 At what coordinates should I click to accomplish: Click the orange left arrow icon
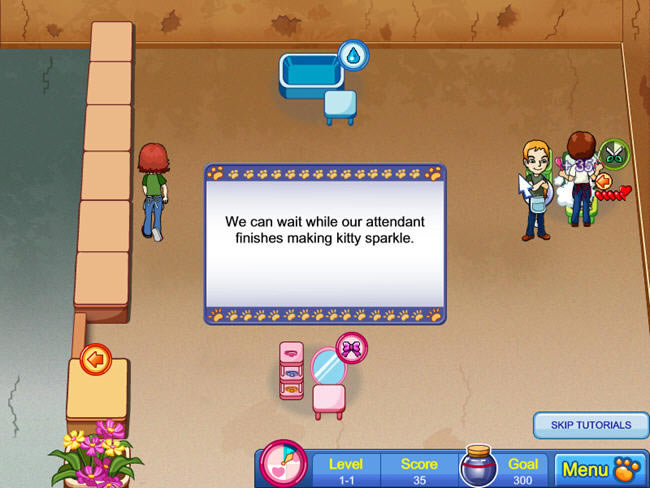94,359
